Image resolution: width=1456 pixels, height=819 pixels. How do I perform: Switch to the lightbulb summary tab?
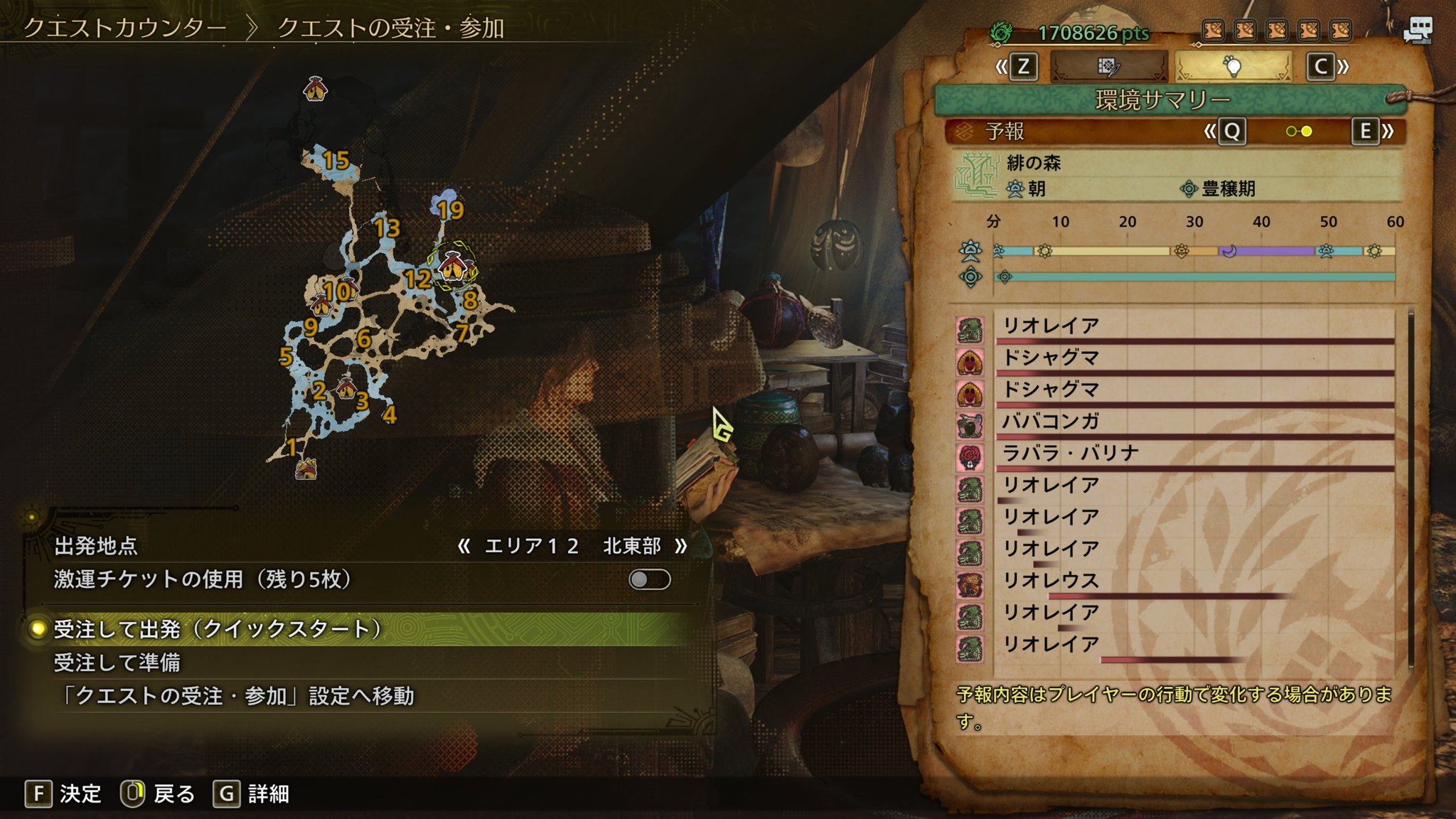coord(1233,67)
